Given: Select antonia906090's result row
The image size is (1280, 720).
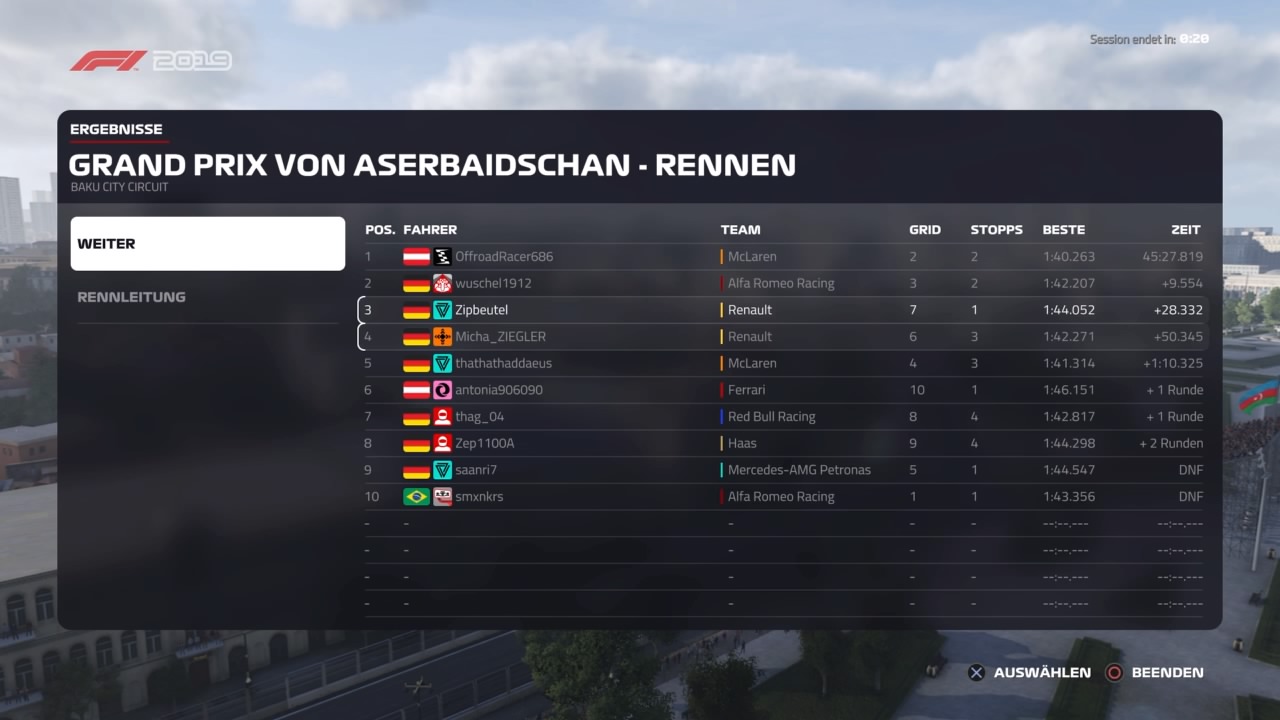Looking at the screenshot, I should (783, 390).
